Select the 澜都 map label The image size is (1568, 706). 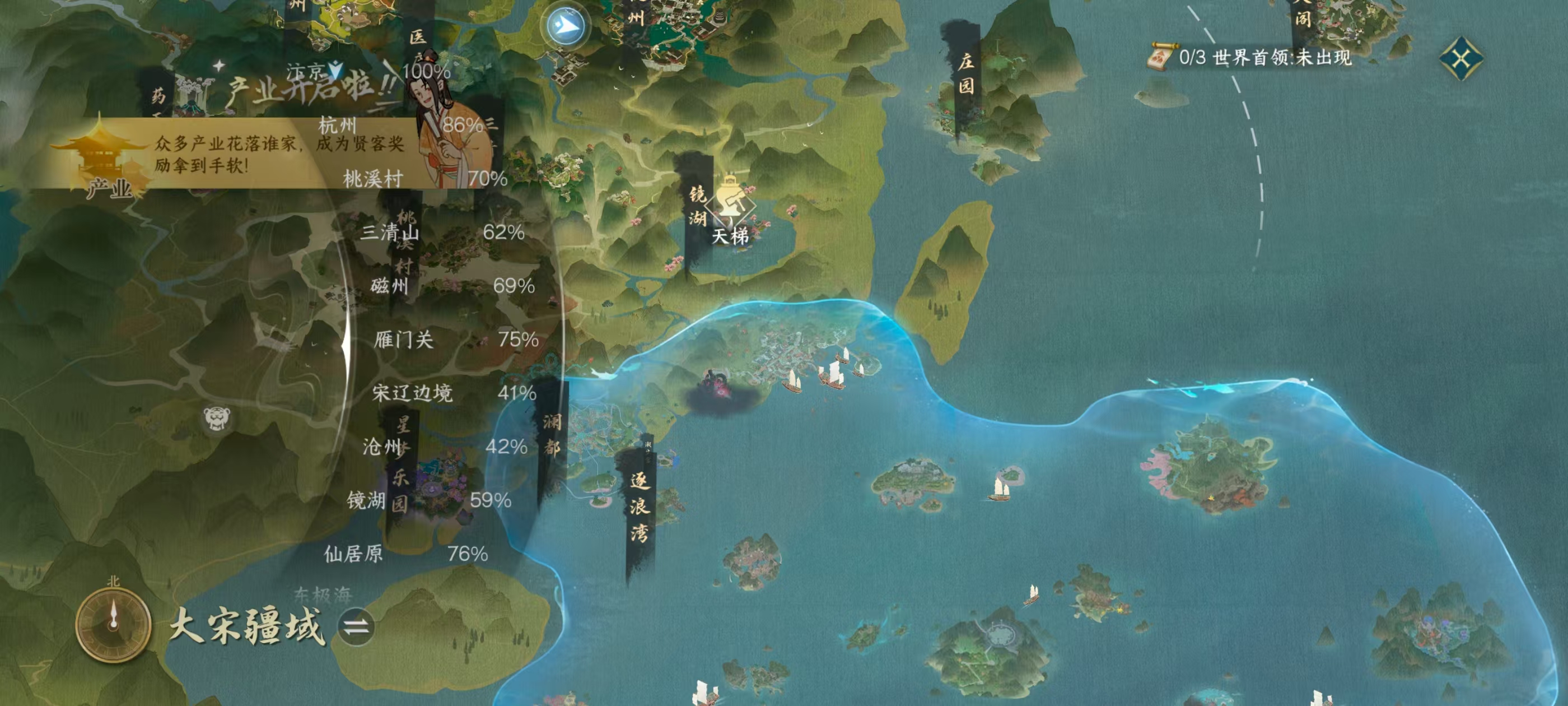tap(552, 434)
